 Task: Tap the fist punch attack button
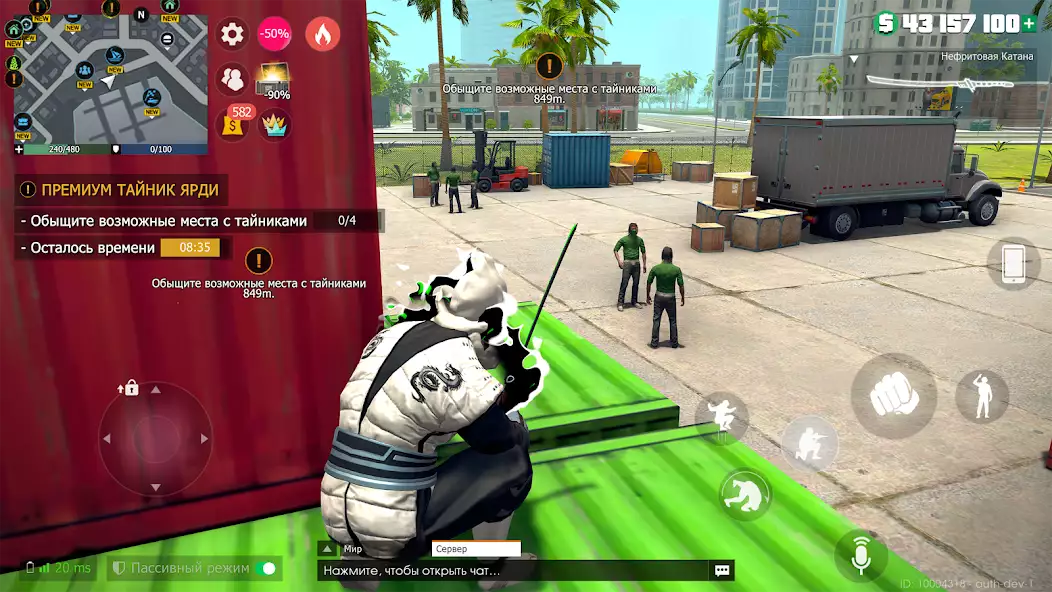tap(893, 397)
